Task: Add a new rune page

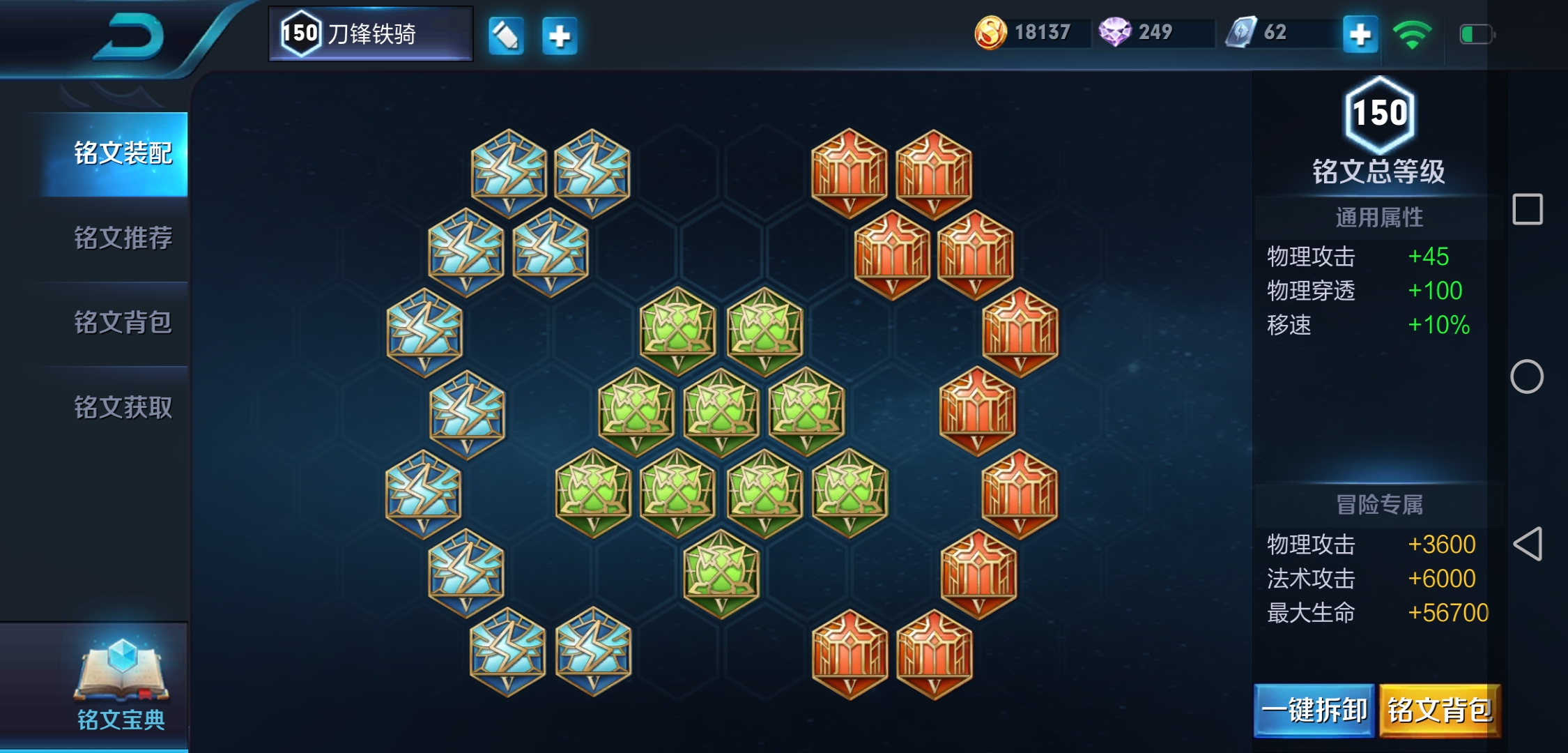Action: [560, 36]
